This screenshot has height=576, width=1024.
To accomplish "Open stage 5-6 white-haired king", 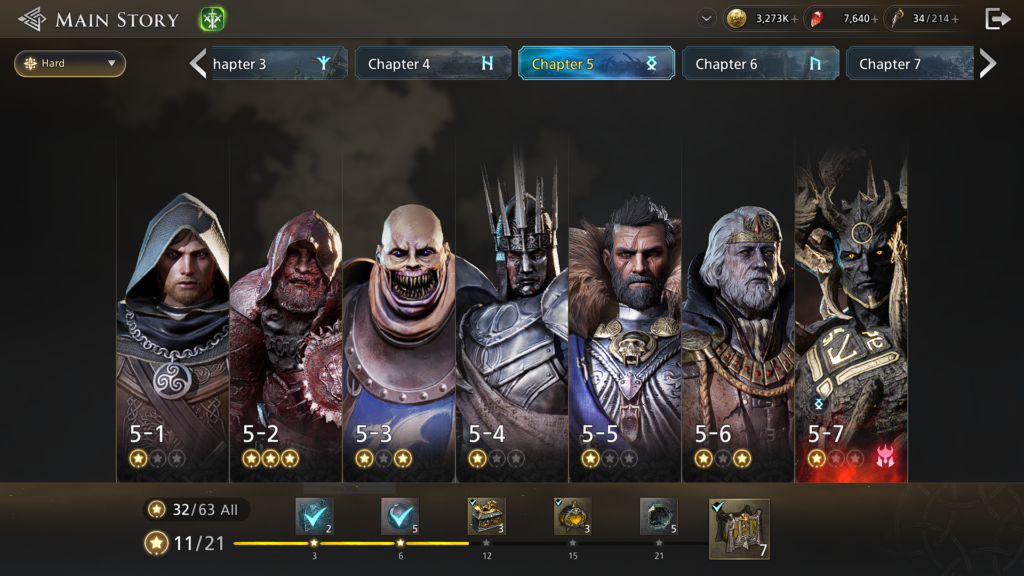I will 737,310.
